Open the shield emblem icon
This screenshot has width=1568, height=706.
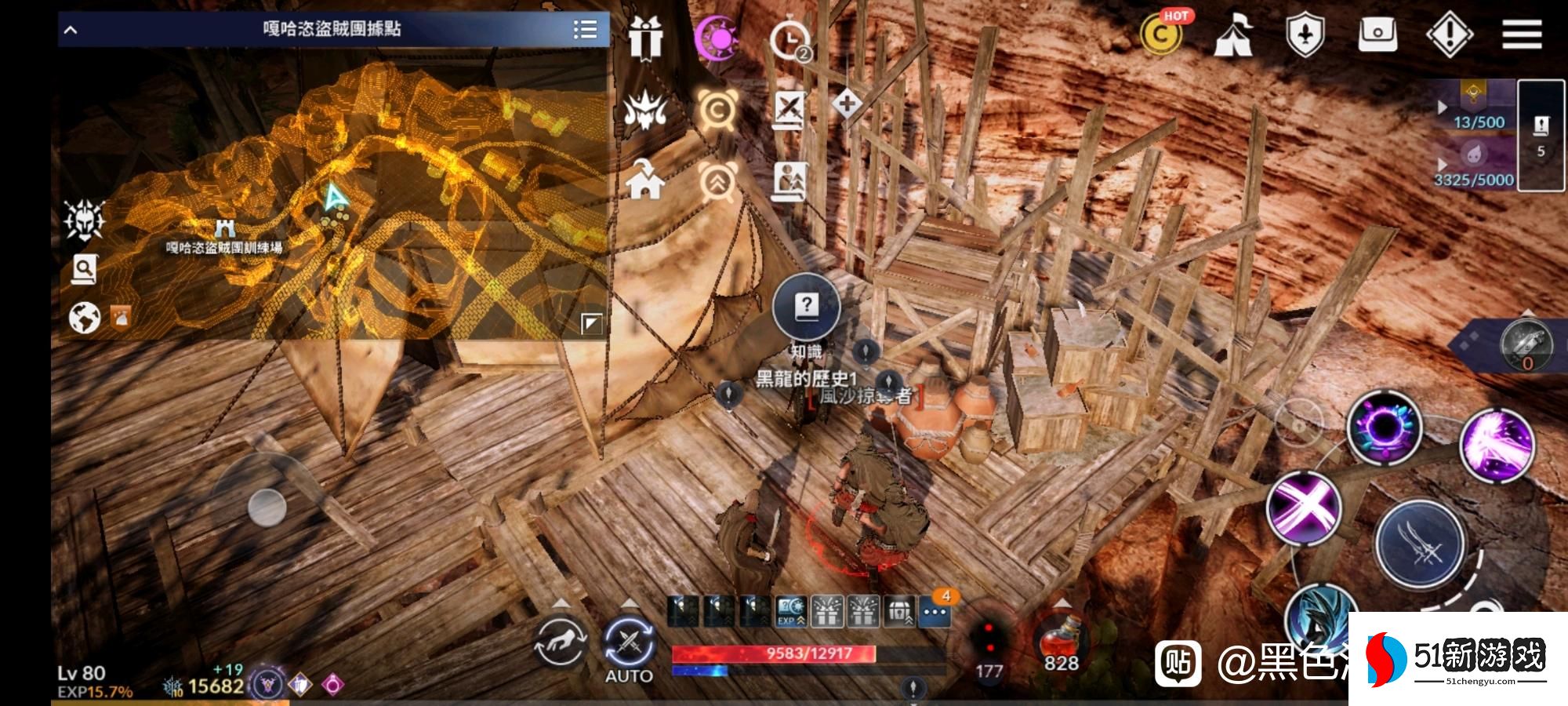1305,36
